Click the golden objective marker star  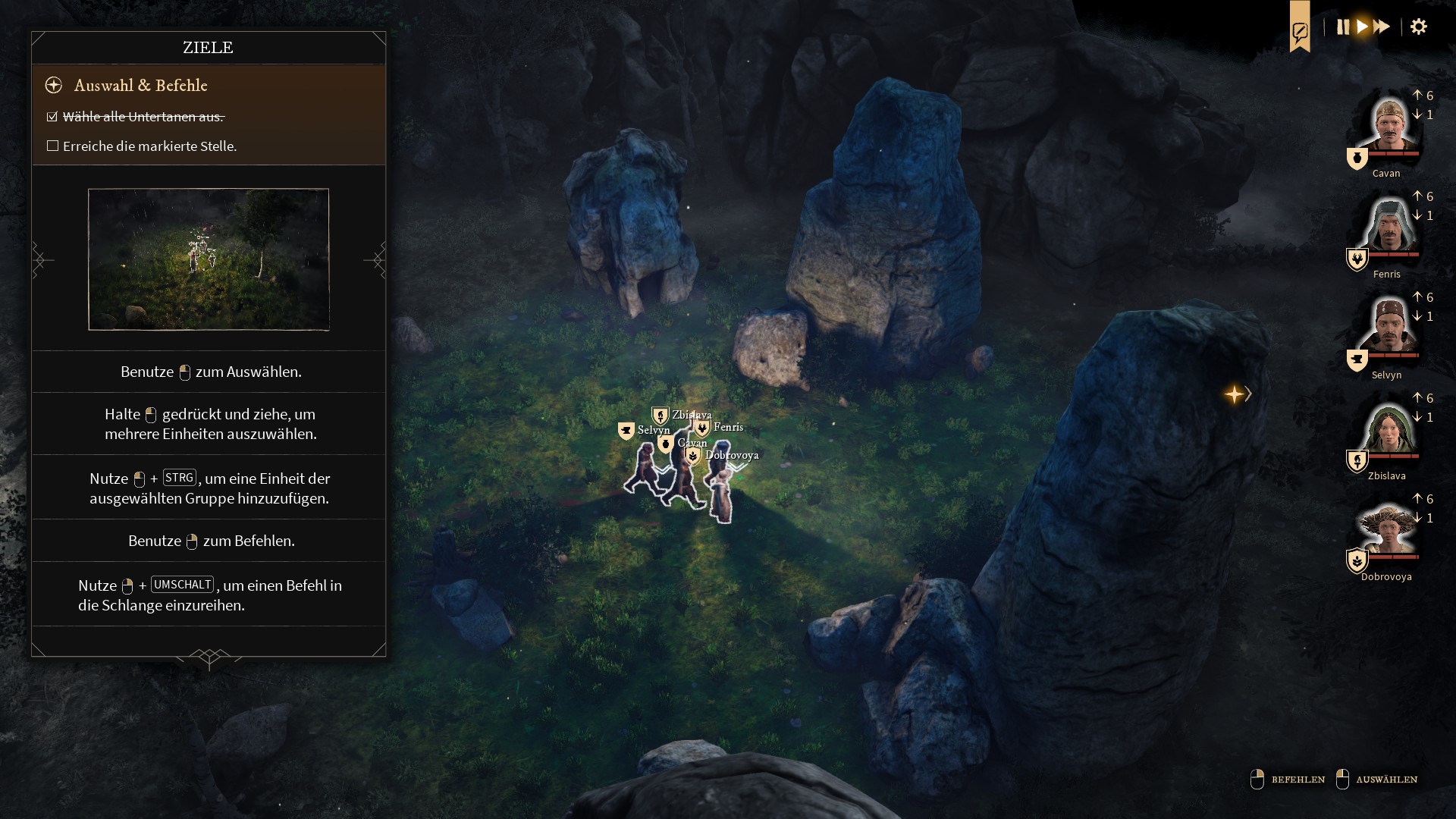coord(1234,394)
